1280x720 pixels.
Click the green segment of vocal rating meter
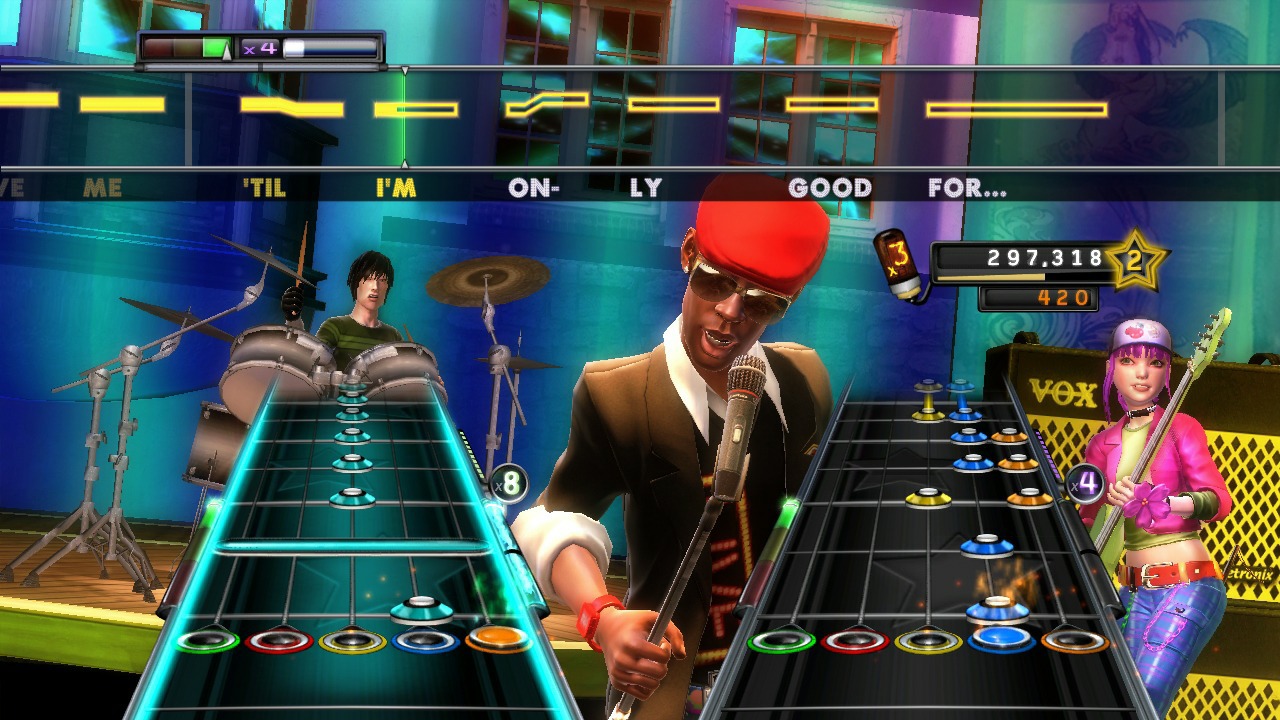point(214,46)
